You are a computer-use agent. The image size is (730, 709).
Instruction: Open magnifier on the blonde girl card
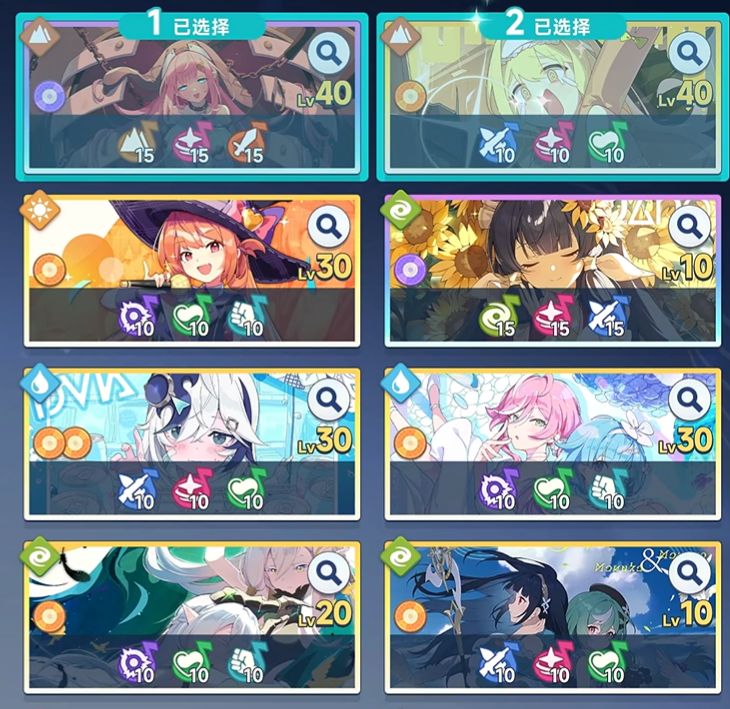point(689,51)
